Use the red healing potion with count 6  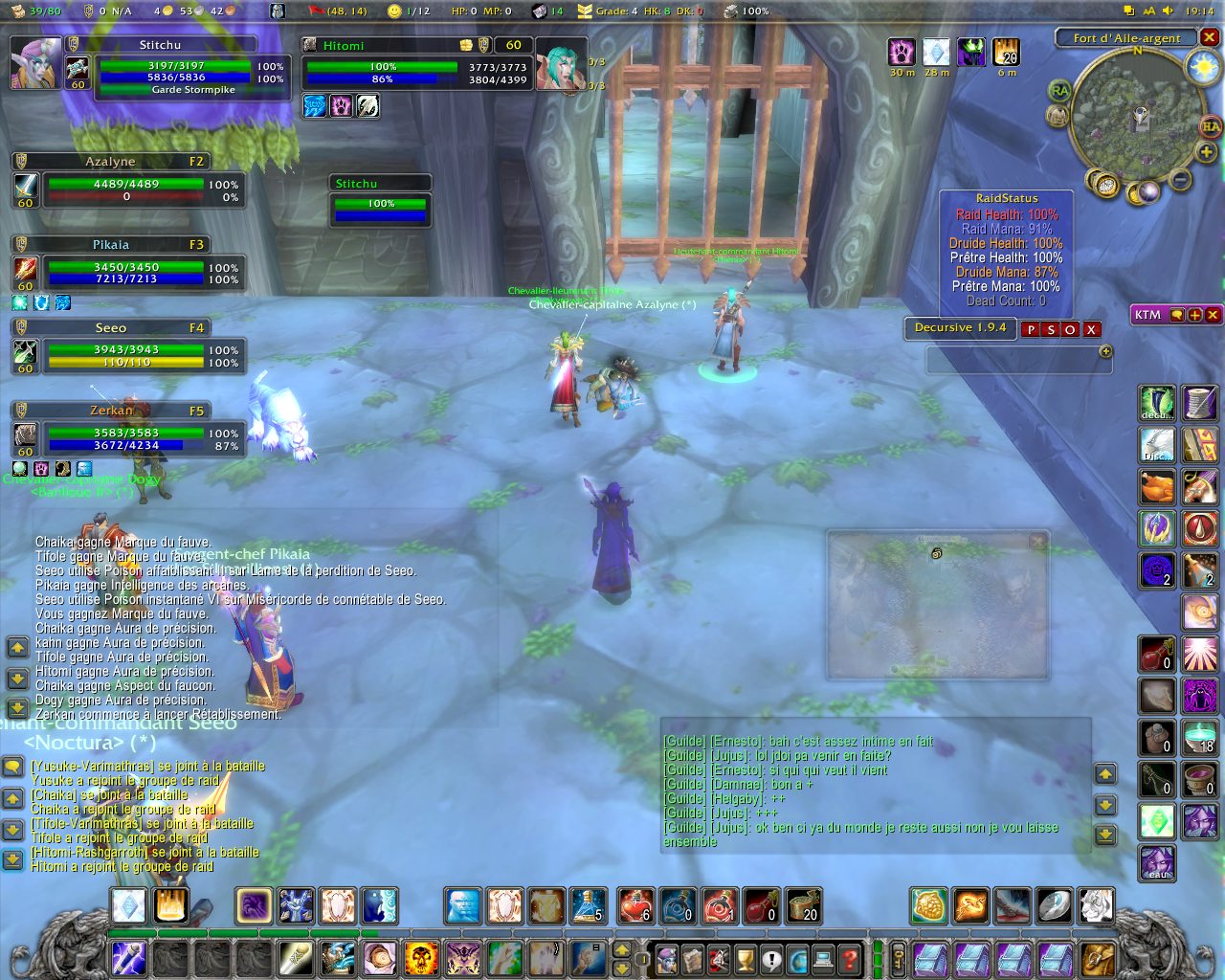pos(635,905)
